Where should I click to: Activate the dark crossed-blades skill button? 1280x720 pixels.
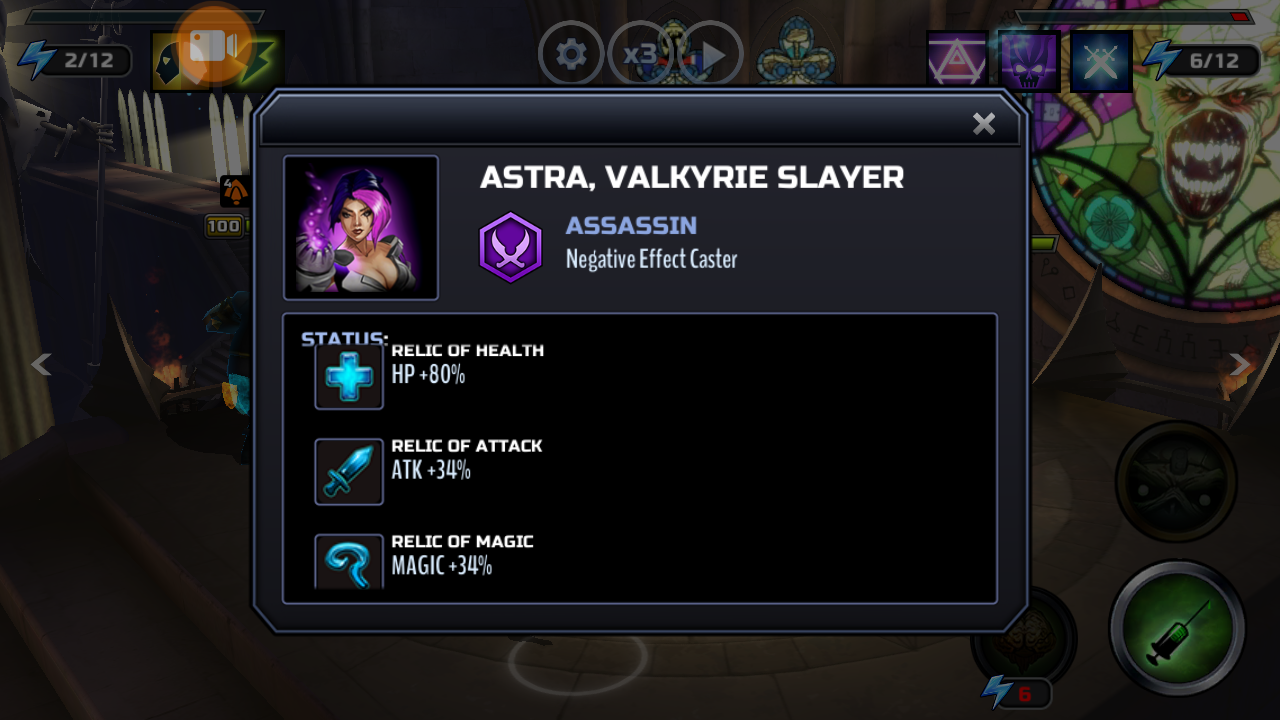tap(1176, 481)
